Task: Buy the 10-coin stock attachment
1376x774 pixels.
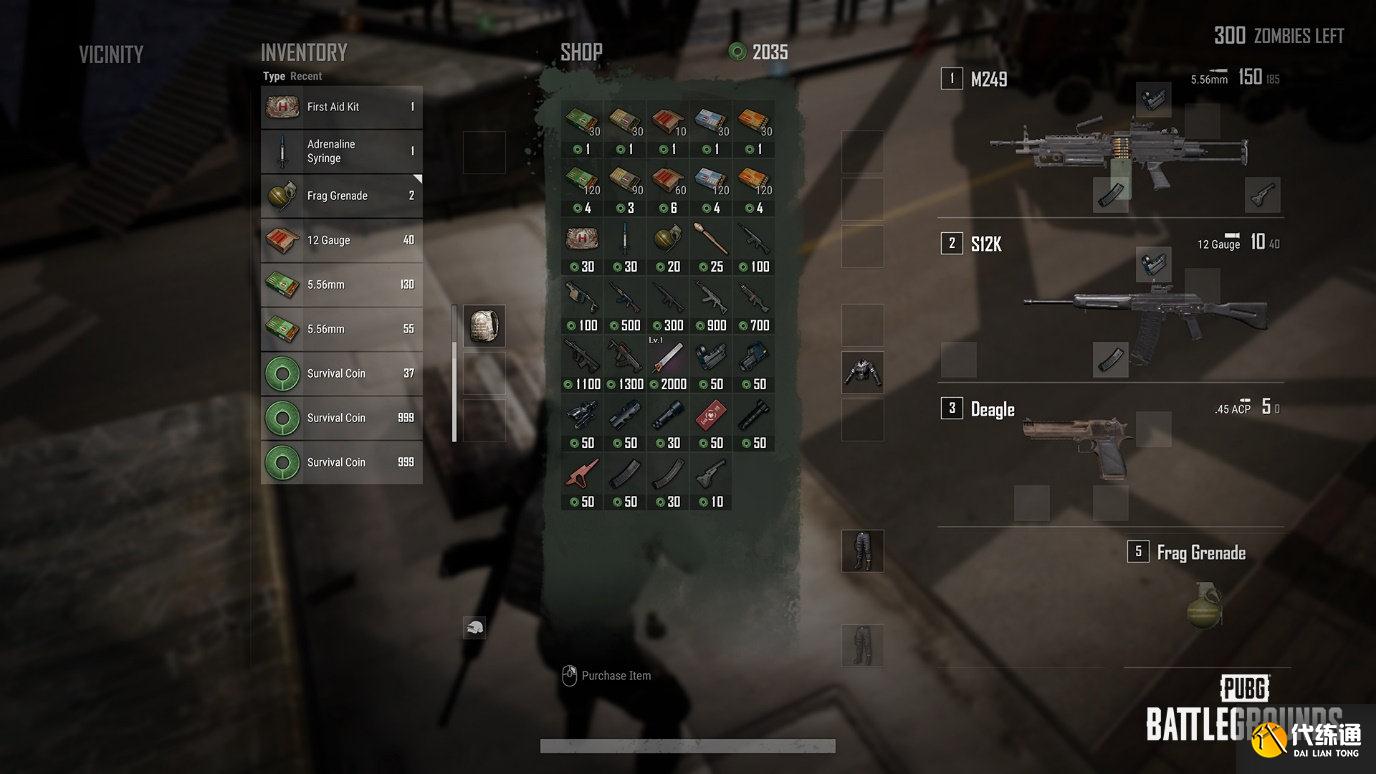Action: click(710, 482)
